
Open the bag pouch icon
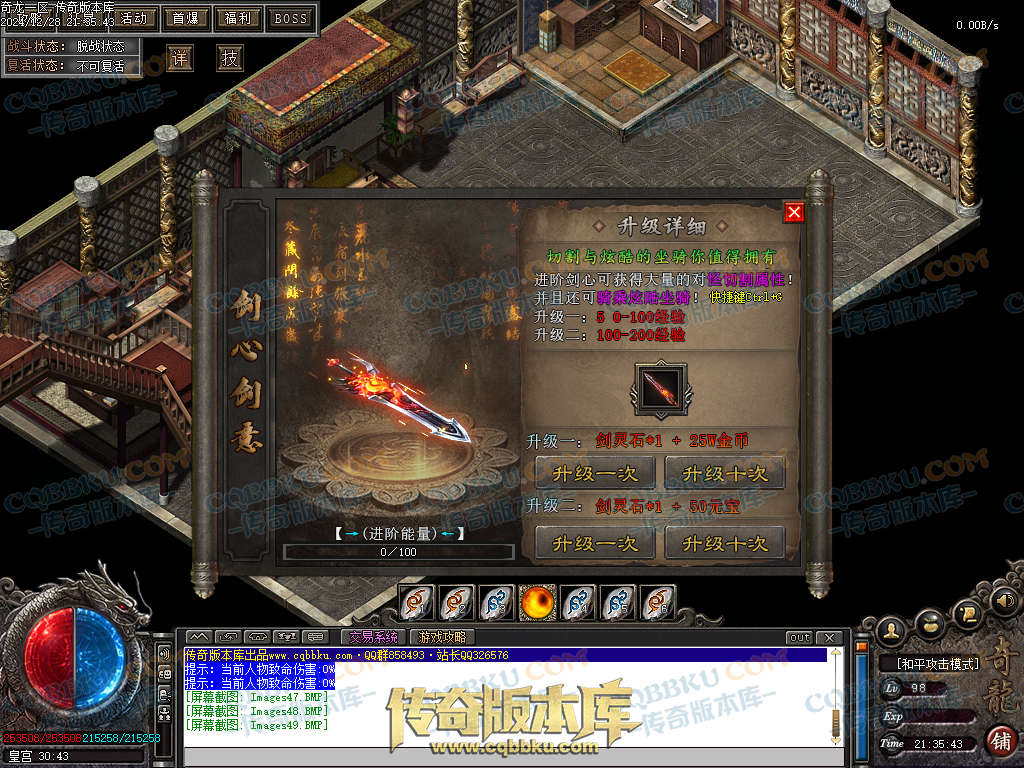931,620
